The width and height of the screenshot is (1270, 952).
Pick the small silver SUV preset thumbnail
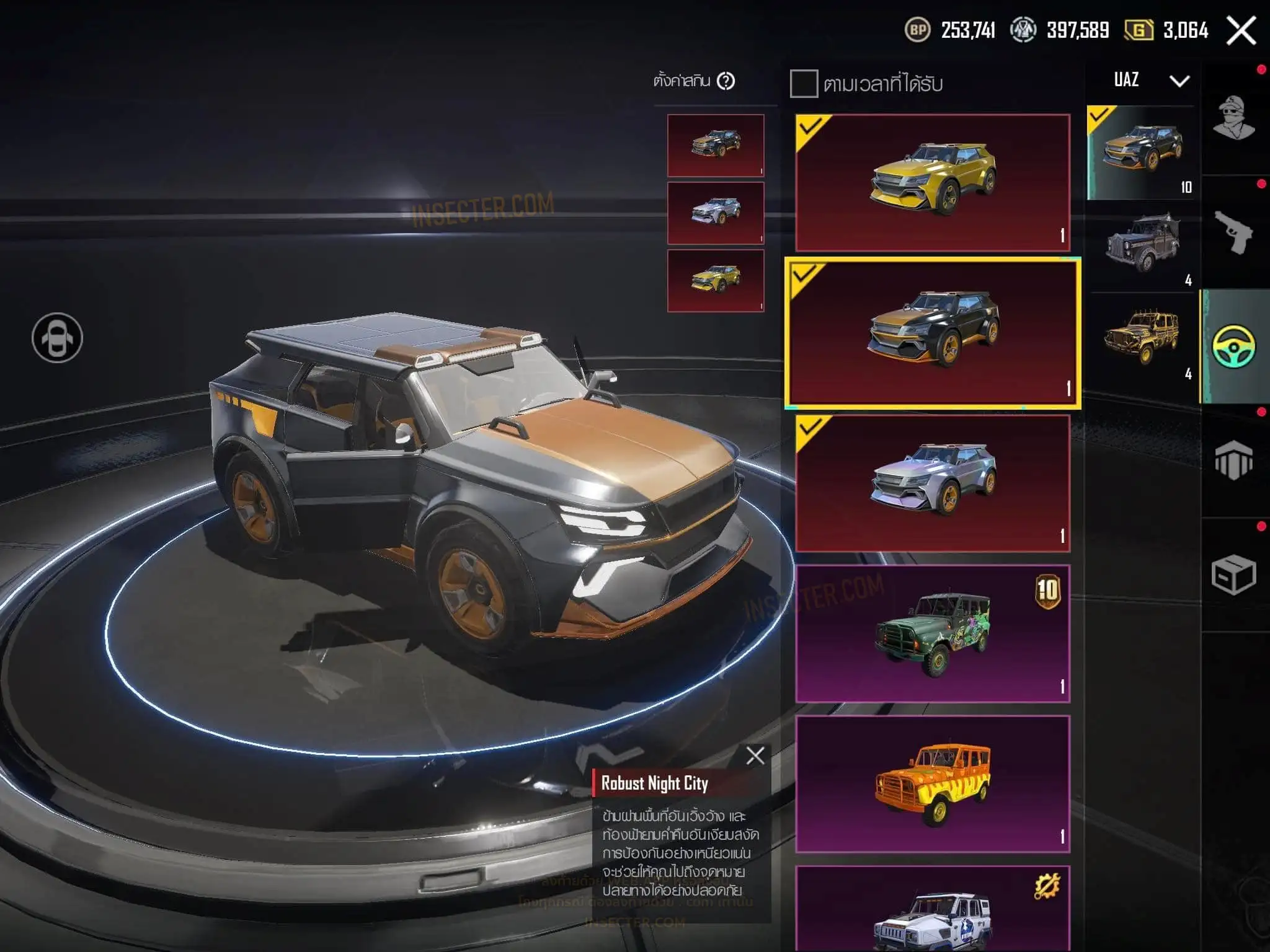click(x=716, y=213)
